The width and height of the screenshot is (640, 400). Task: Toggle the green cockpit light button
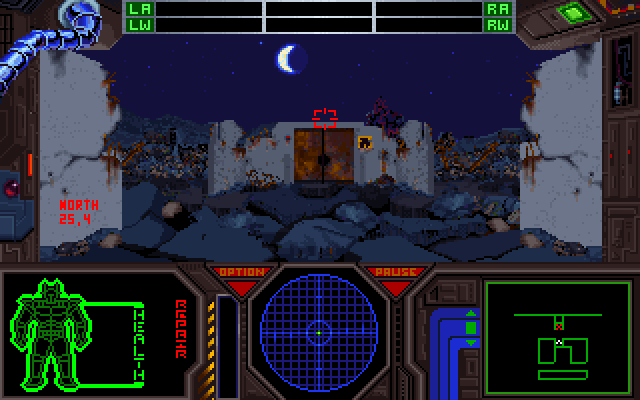tap(572, 14)
